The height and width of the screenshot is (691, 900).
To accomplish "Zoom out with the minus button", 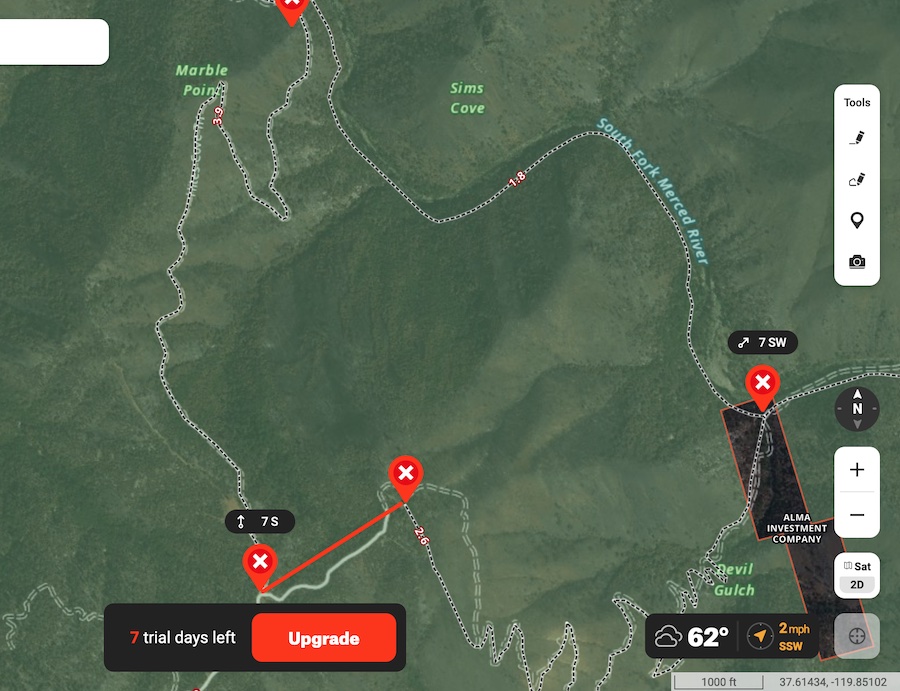I will tap(857, 515).
